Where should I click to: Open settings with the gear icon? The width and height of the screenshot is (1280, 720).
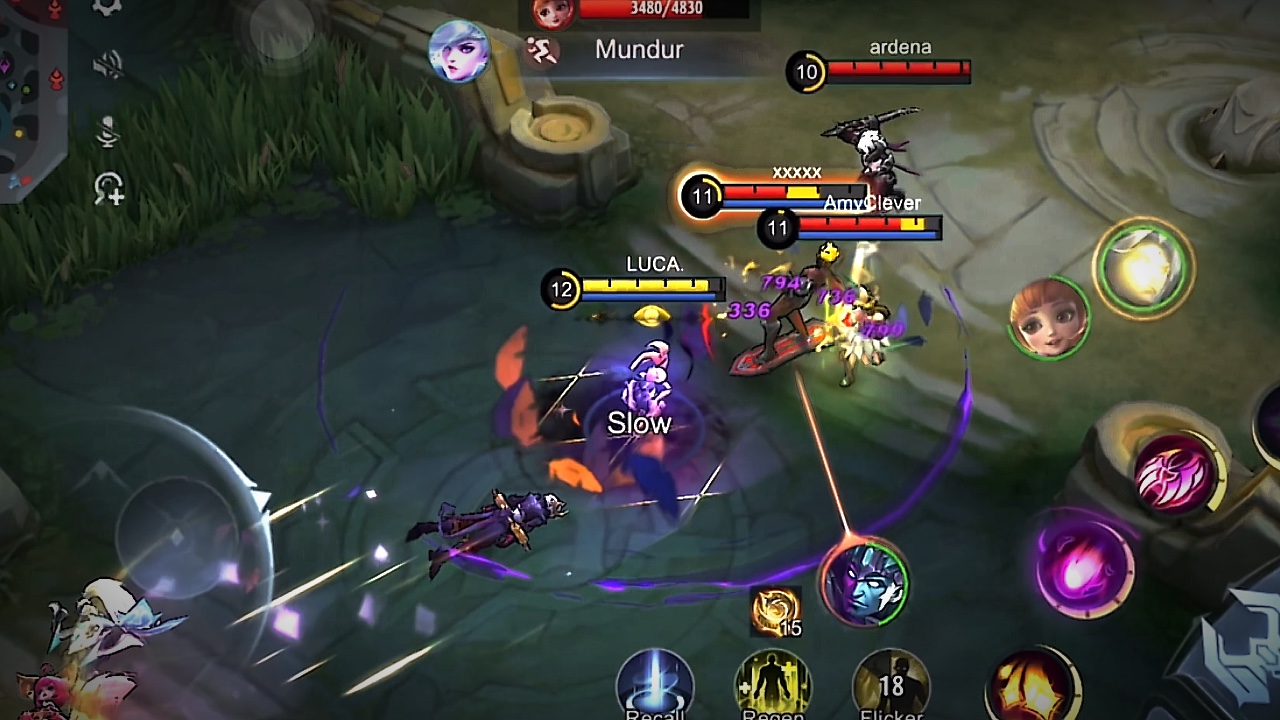coord(107,8)
